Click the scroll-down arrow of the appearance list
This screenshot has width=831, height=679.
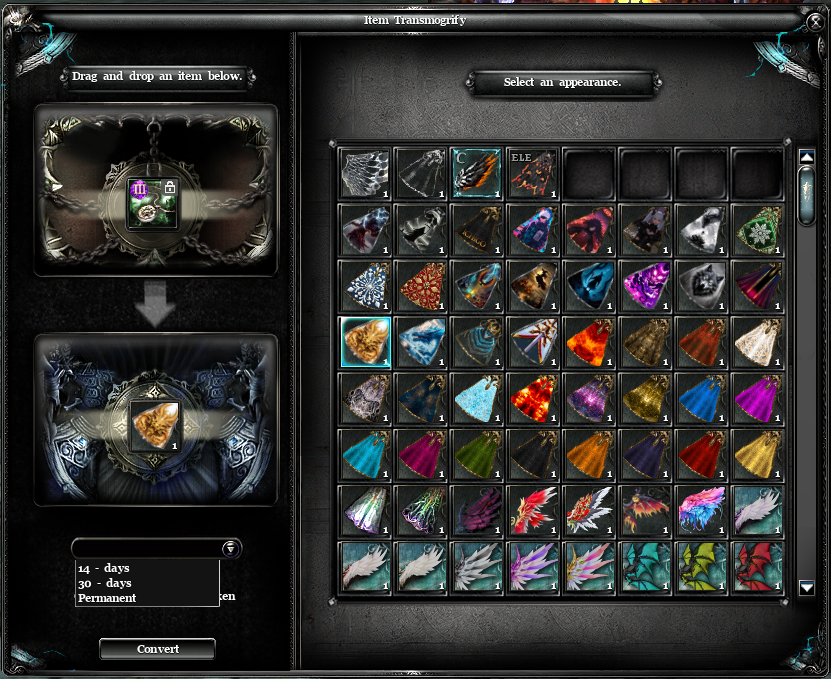tap(807, 588)
